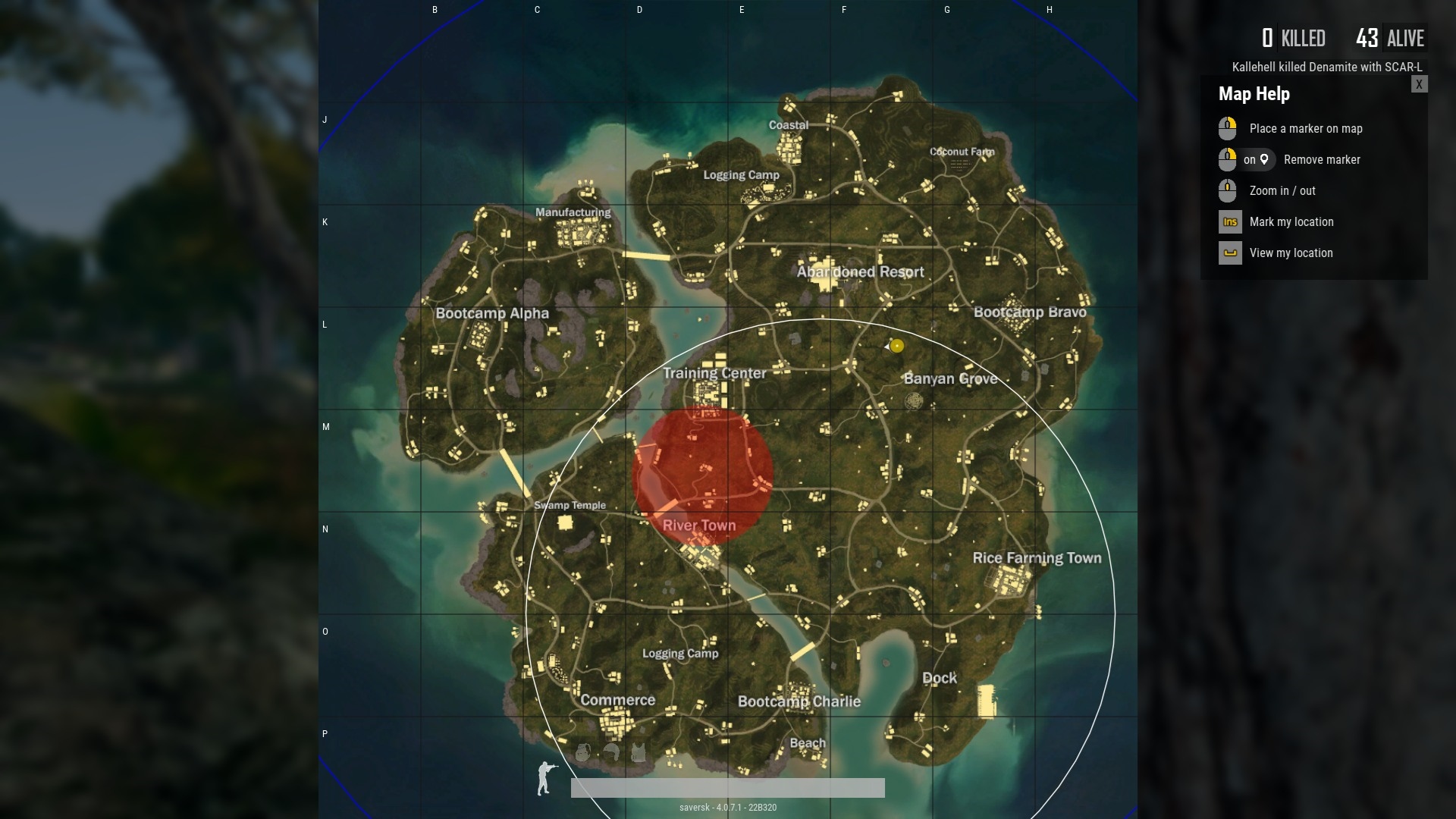
Task: Choose Bootcamp Alpha on the map
Action: pyautogui.click(x=492, y=313)
